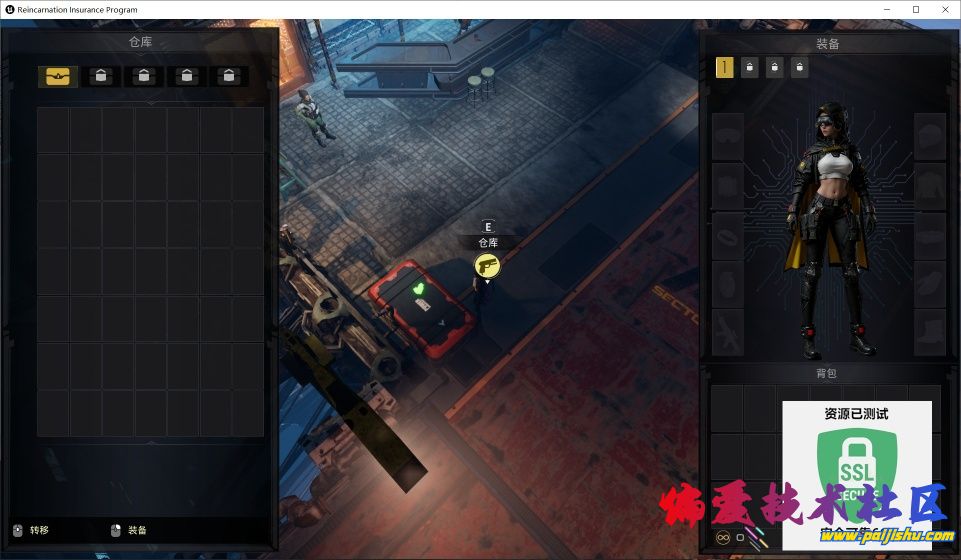Viewport: 961px width, 560px height.
Task: Maximize the game window
Action: [x=915, y=9]
